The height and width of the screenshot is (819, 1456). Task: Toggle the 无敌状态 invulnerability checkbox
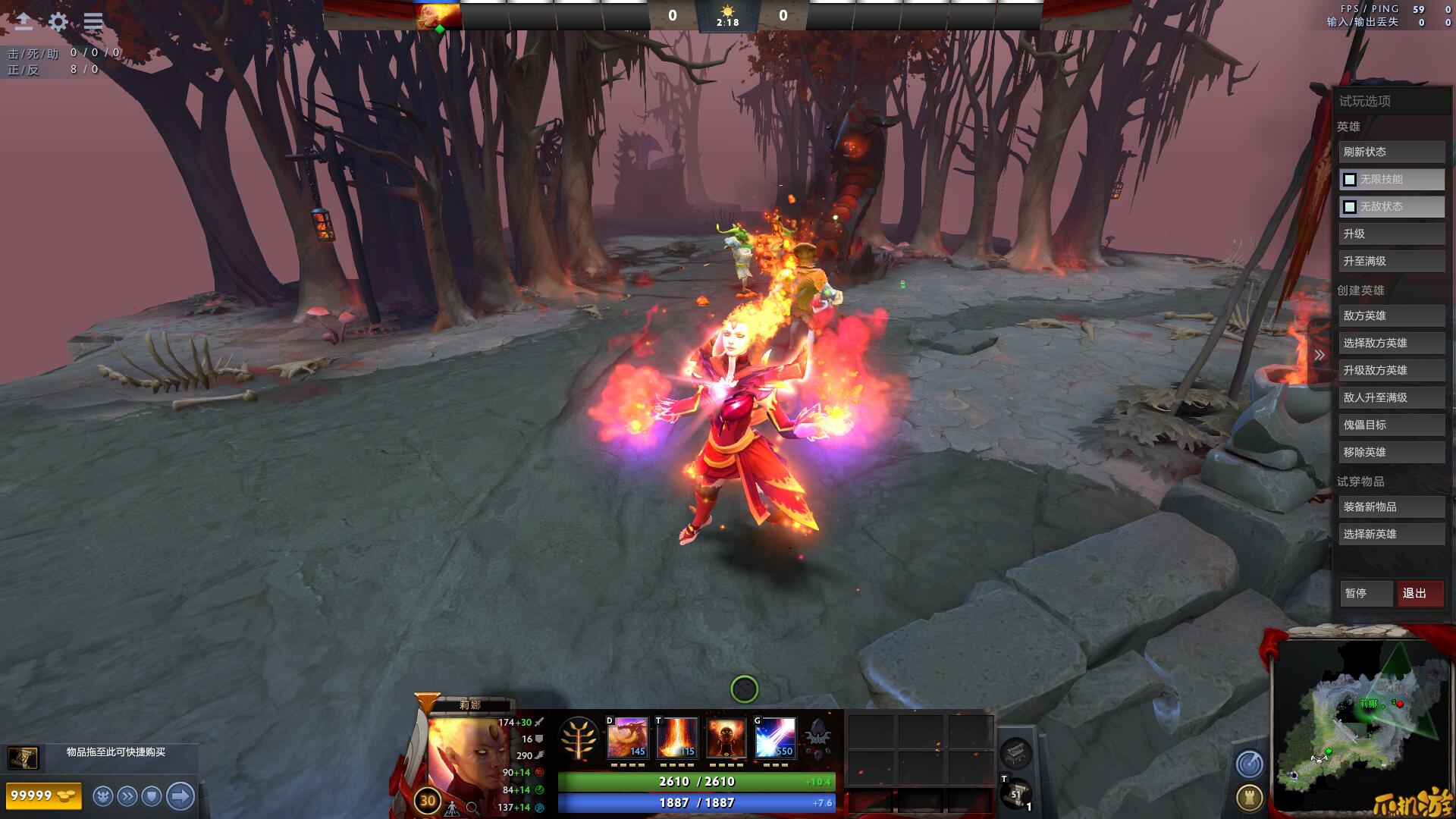coord(1350,207)
